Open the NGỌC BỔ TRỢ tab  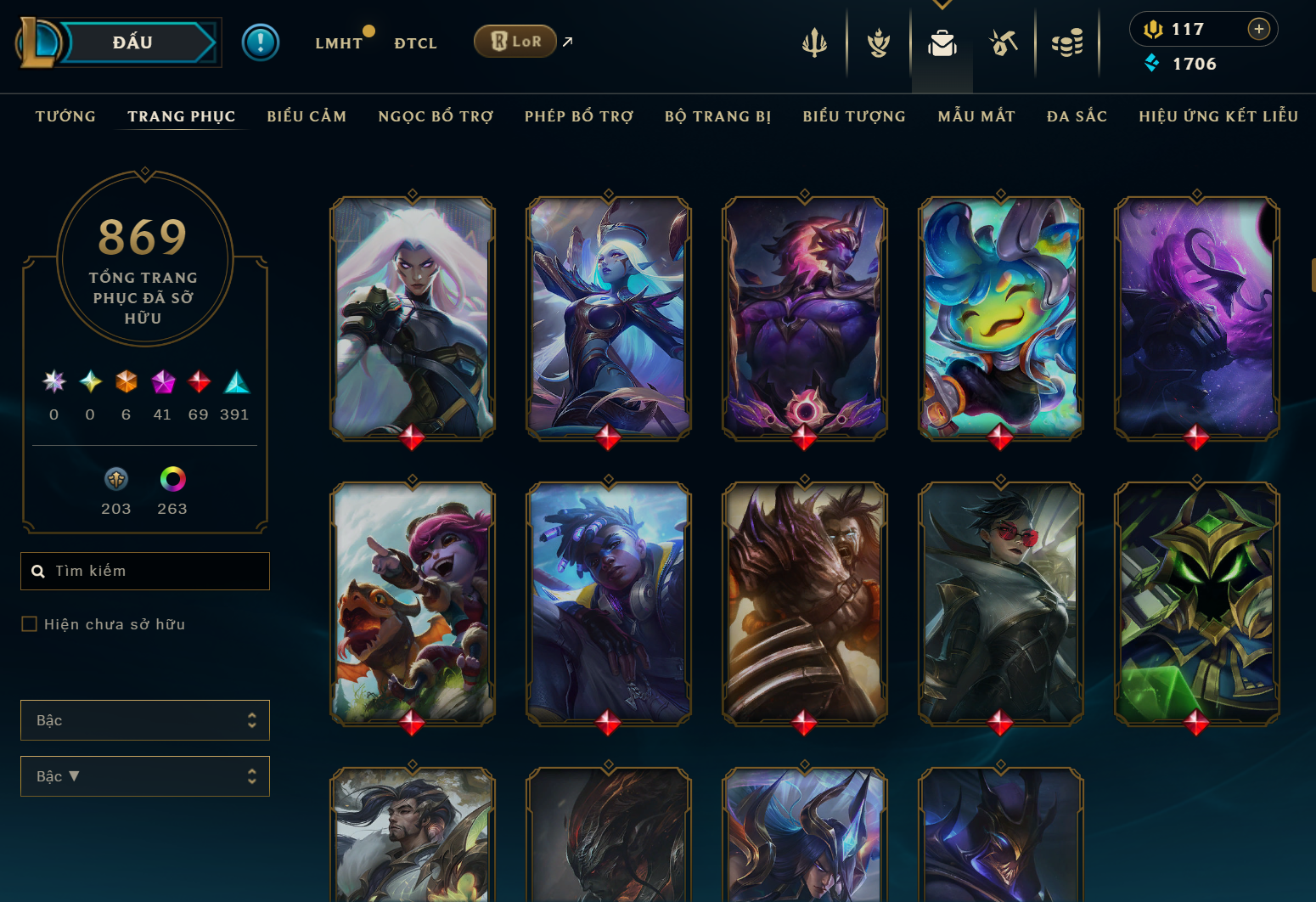[x=436, y=116]
